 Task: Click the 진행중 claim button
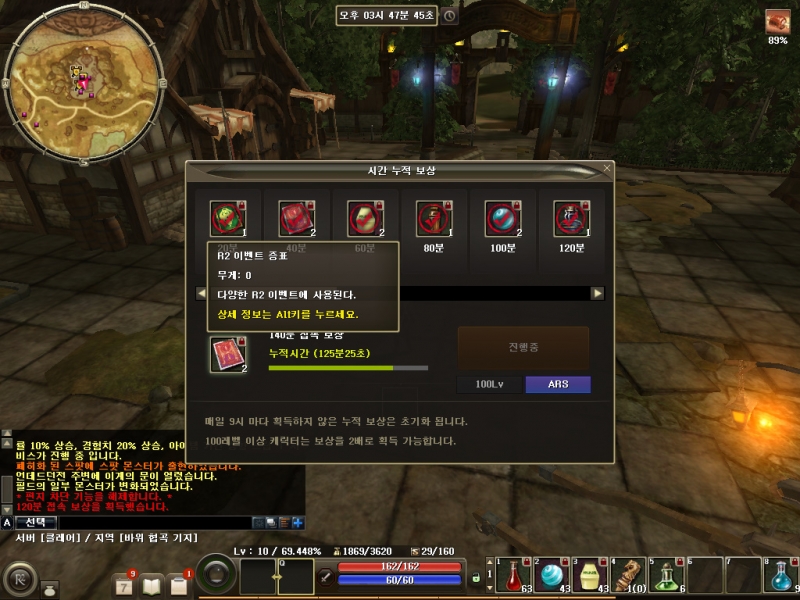(x=523, y=348)
